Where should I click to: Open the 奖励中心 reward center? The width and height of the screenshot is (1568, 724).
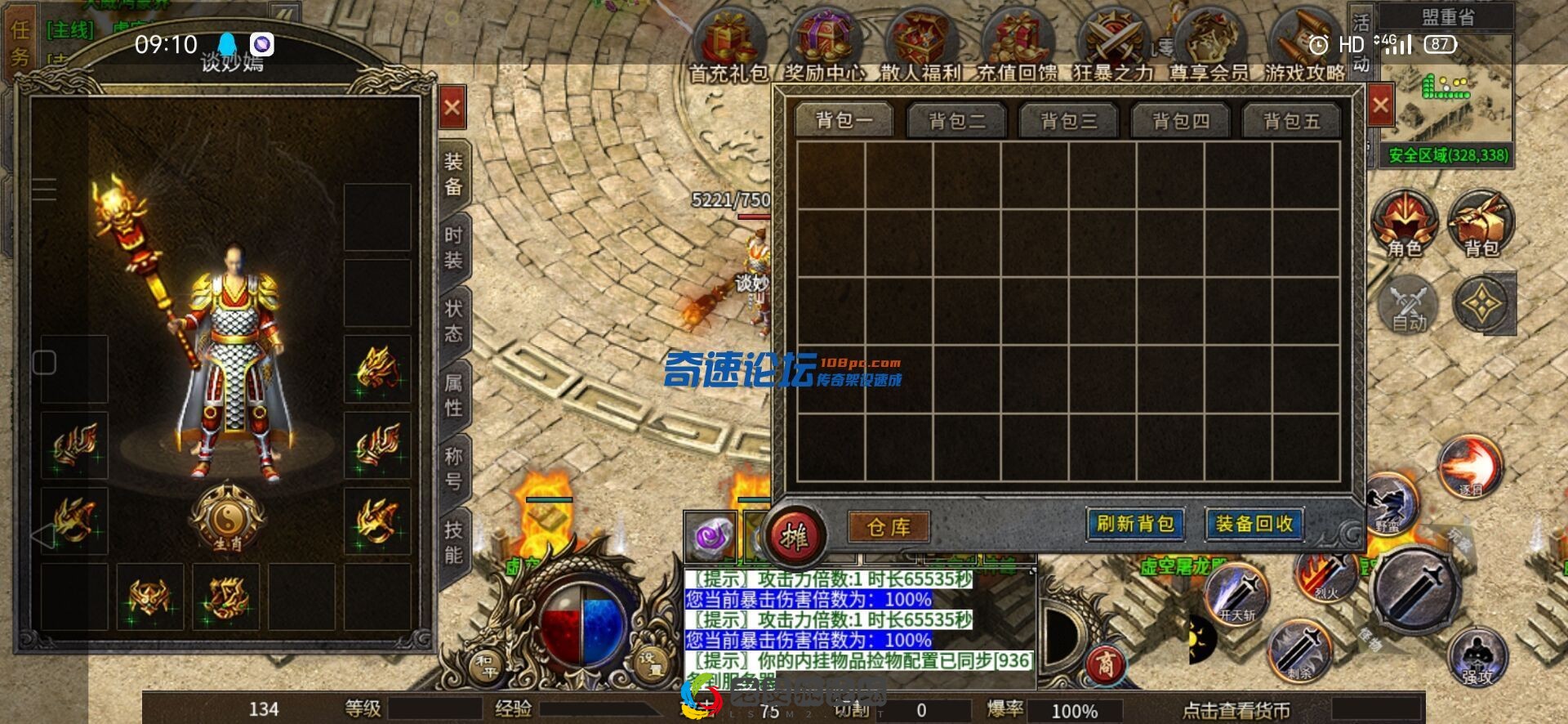click(x=825, y=47)
